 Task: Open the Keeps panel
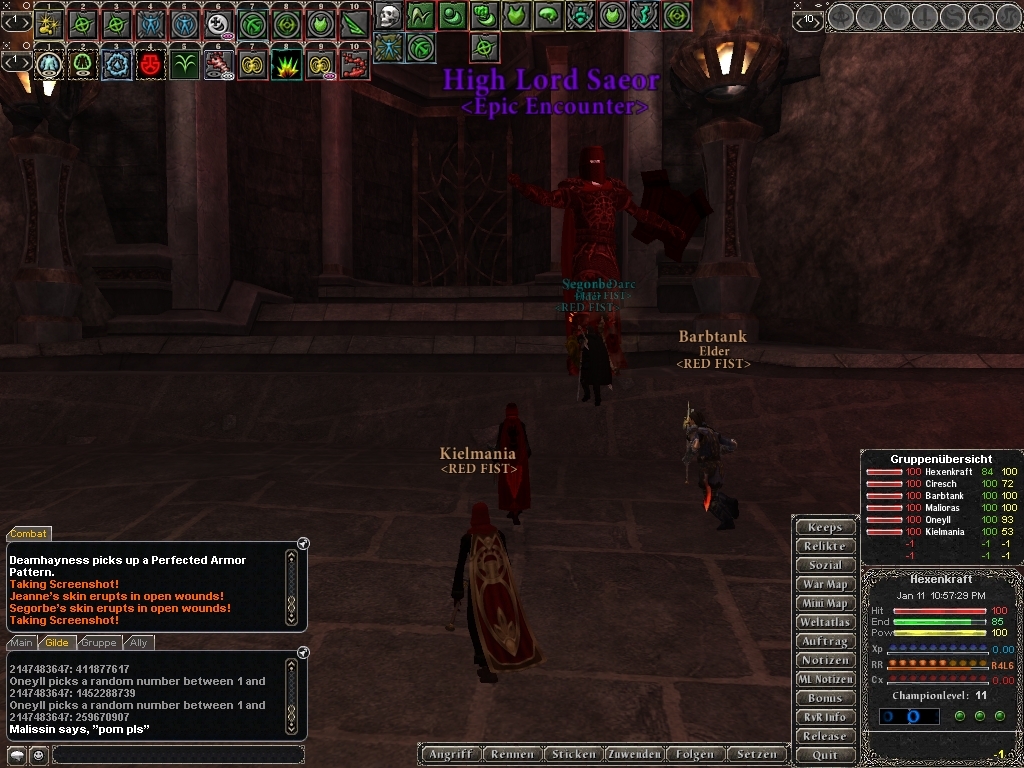(x=825, y=527)
